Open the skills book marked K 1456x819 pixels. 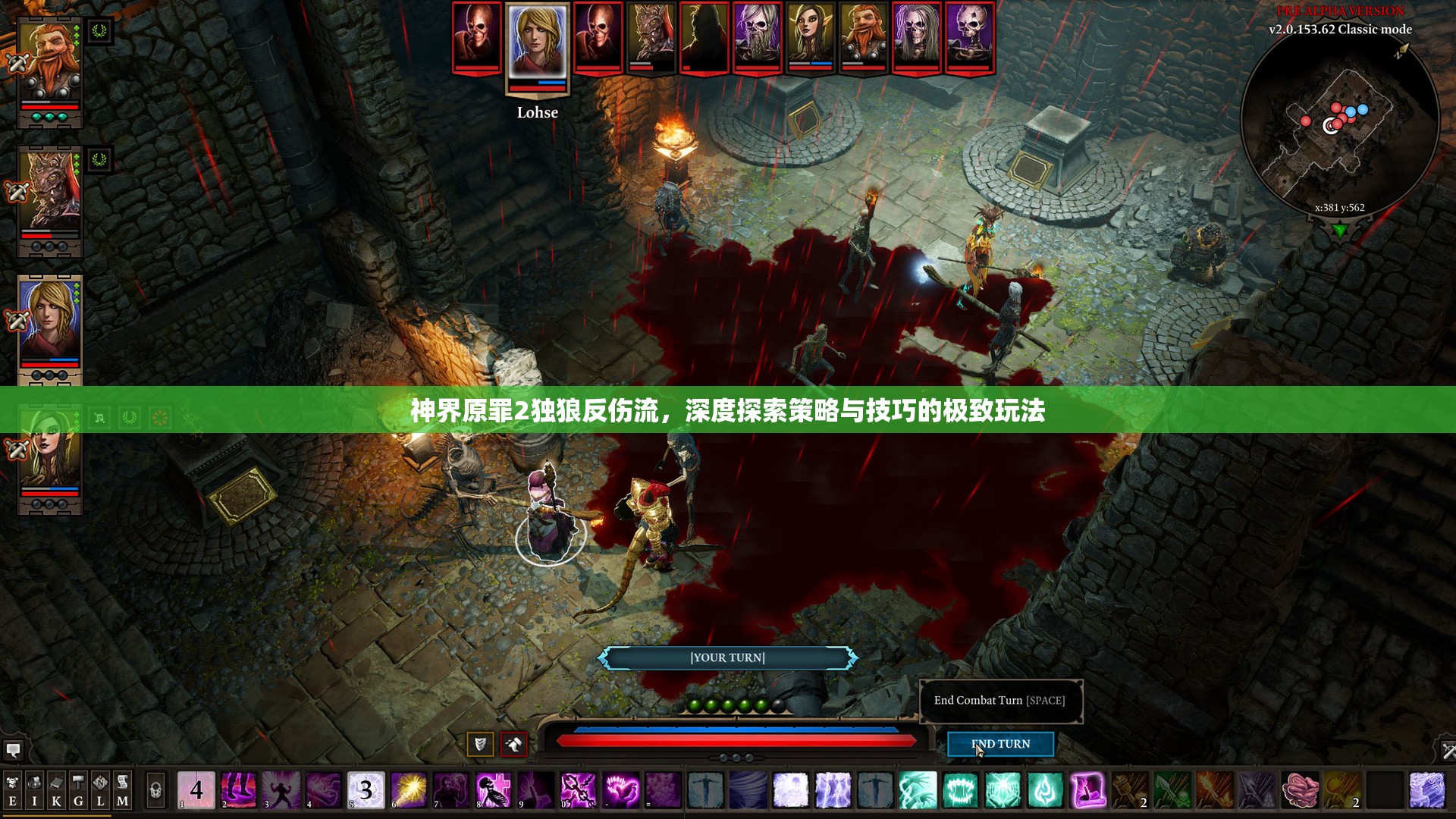[x=56, y=791]
